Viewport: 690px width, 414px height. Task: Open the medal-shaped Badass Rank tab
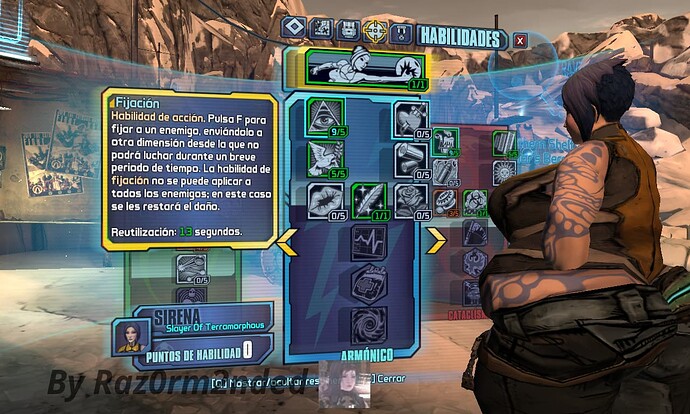[x=402, y=31]
